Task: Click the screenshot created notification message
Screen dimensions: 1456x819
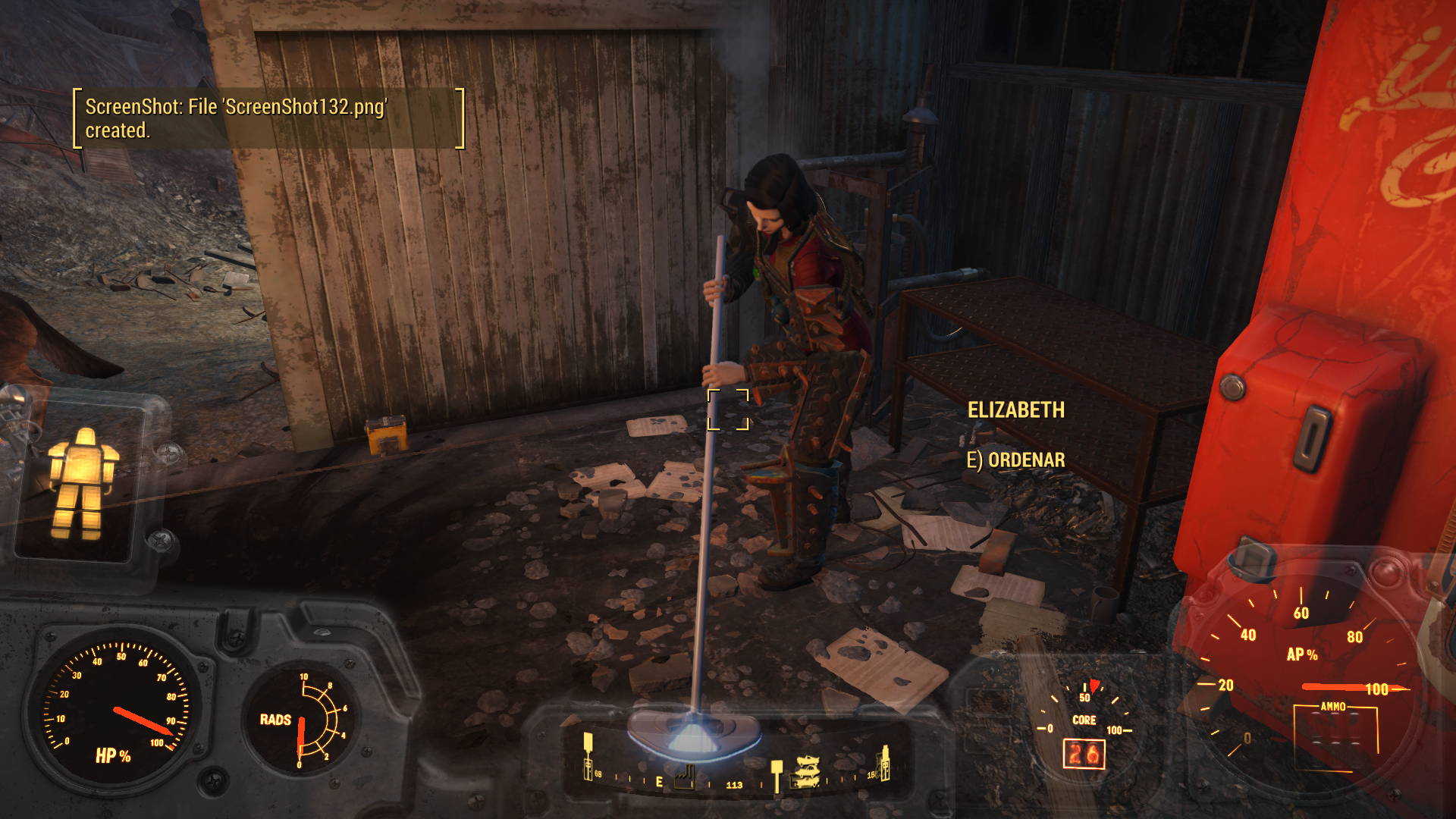Action: 268,118
